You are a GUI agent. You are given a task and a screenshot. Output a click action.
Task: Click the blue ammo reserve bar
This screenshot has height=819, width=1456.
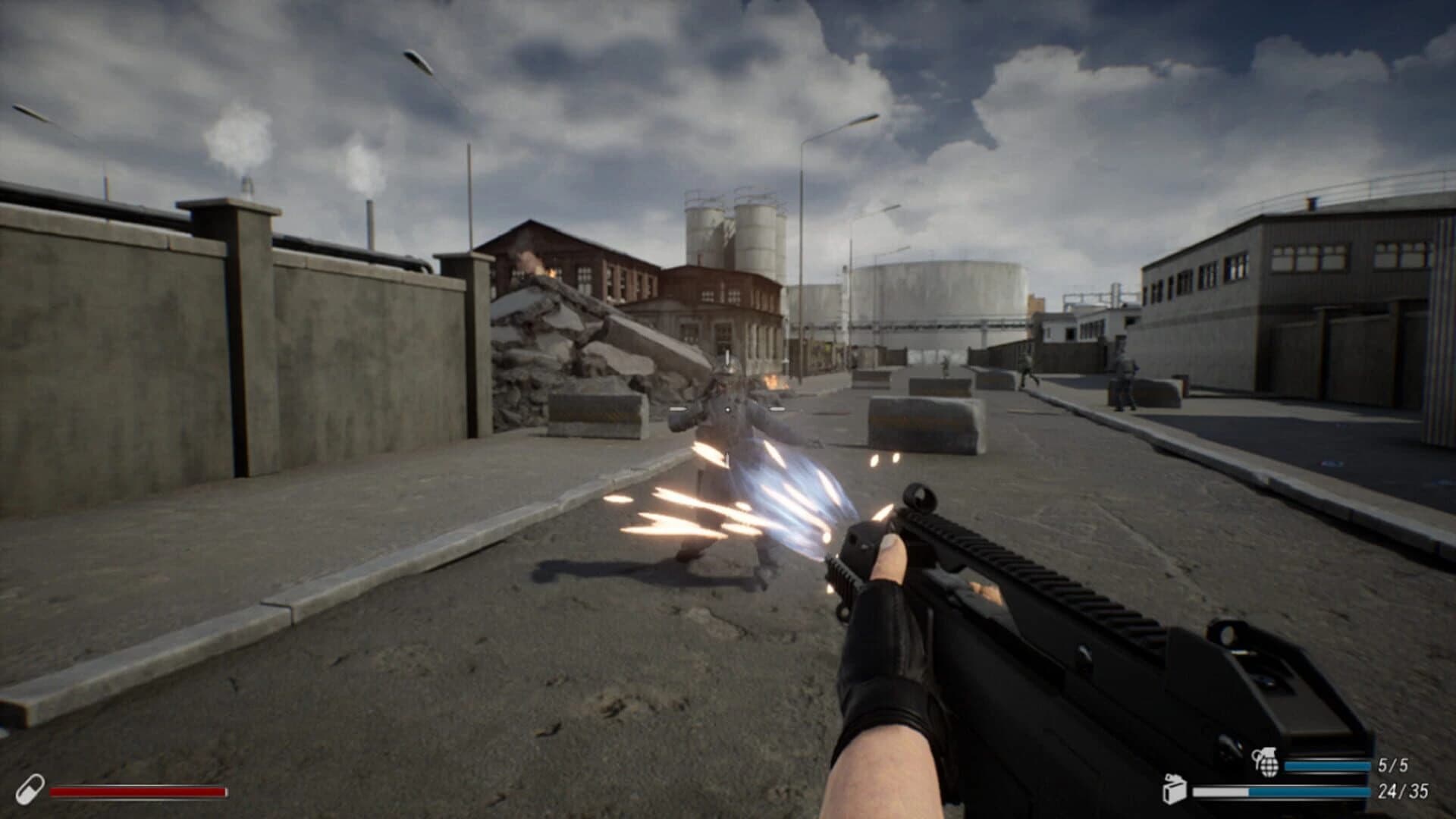pyautogui.click(x=1312, y=791)
